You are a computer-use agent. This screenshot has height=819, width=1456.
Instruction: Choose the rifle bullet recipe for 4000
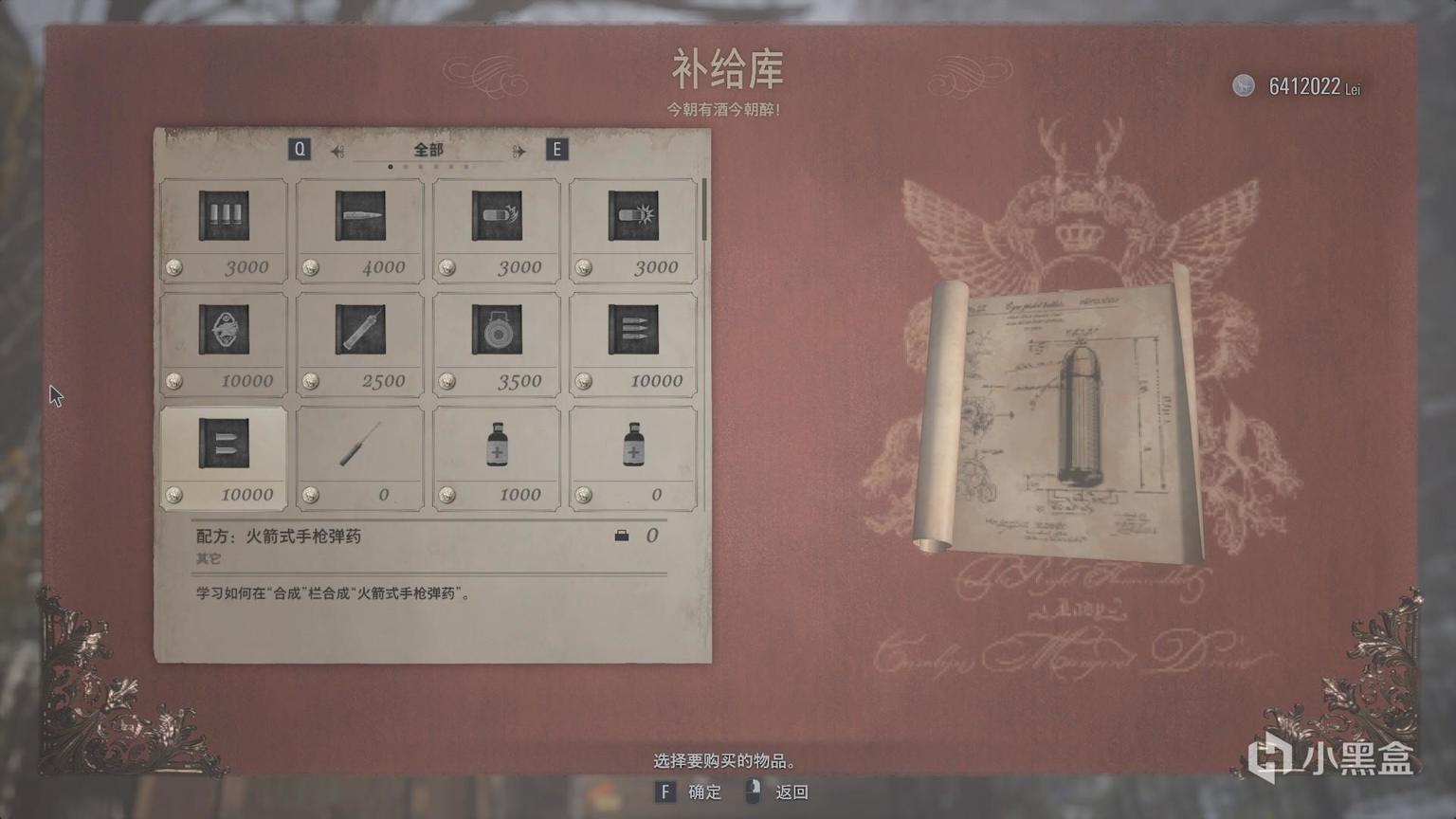click(360, 229)
